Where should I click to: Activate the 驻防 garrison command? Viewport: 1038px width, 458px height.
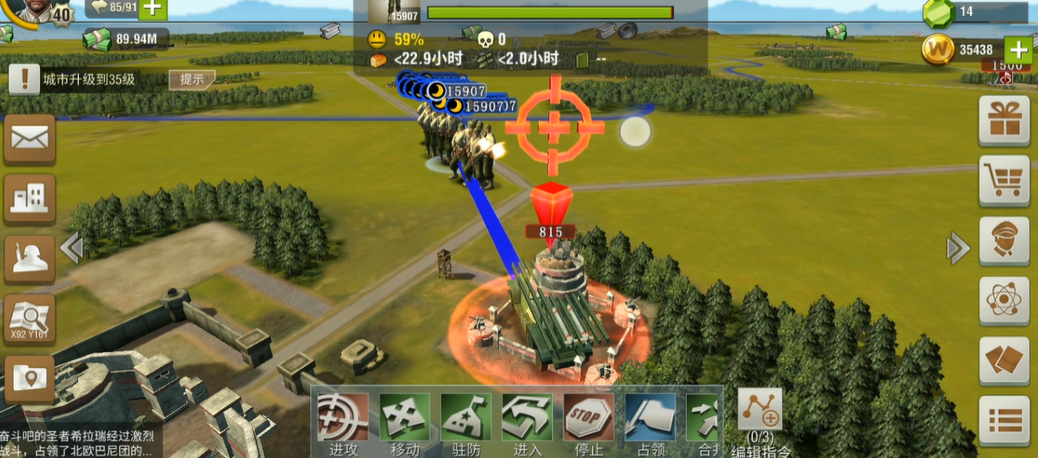(466, 418)
